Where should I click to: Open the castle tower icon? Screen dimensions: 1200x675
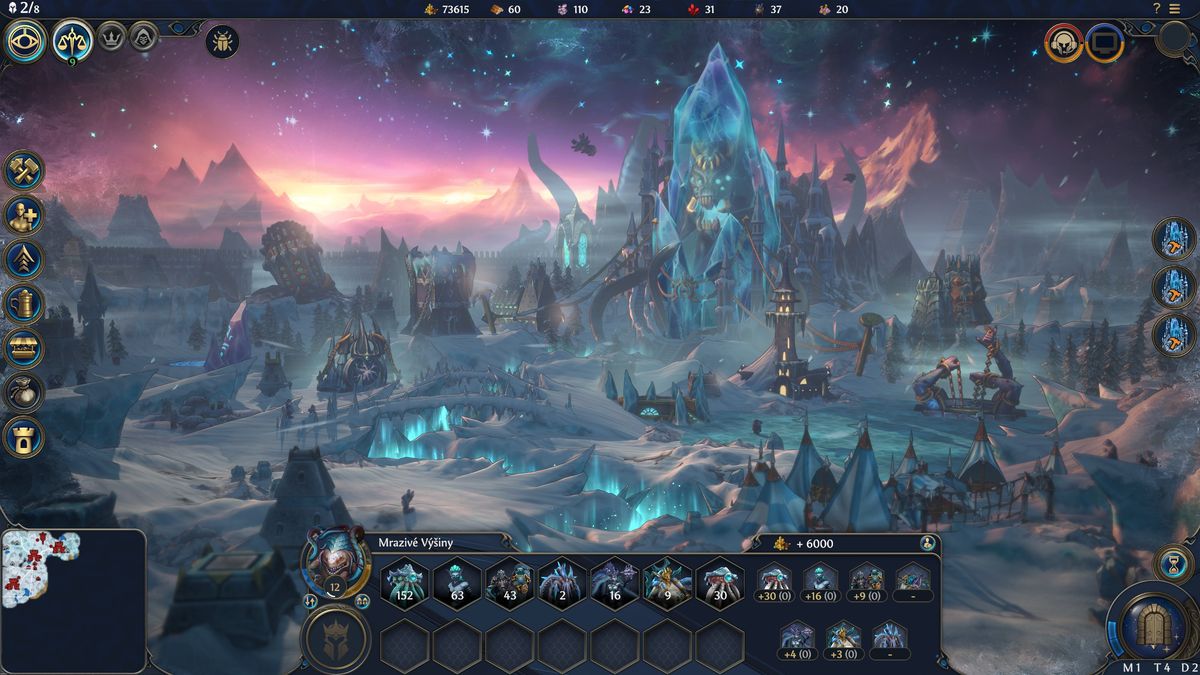coord(24,436)
